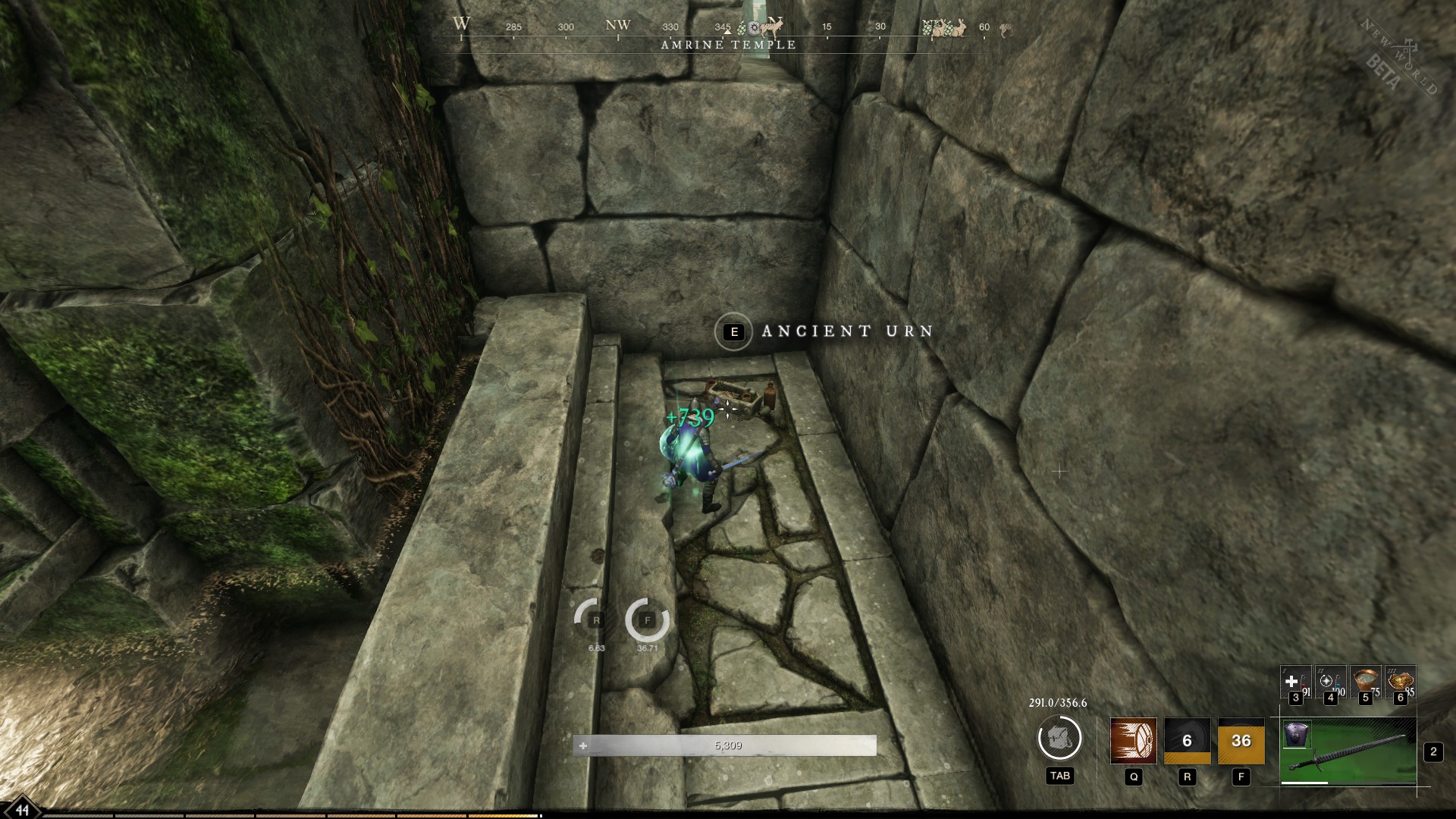The image size is (1456, 819).
Task: Click the Ancient Urn interaction label
Action: pyautogui.click(x=844, y=331)
